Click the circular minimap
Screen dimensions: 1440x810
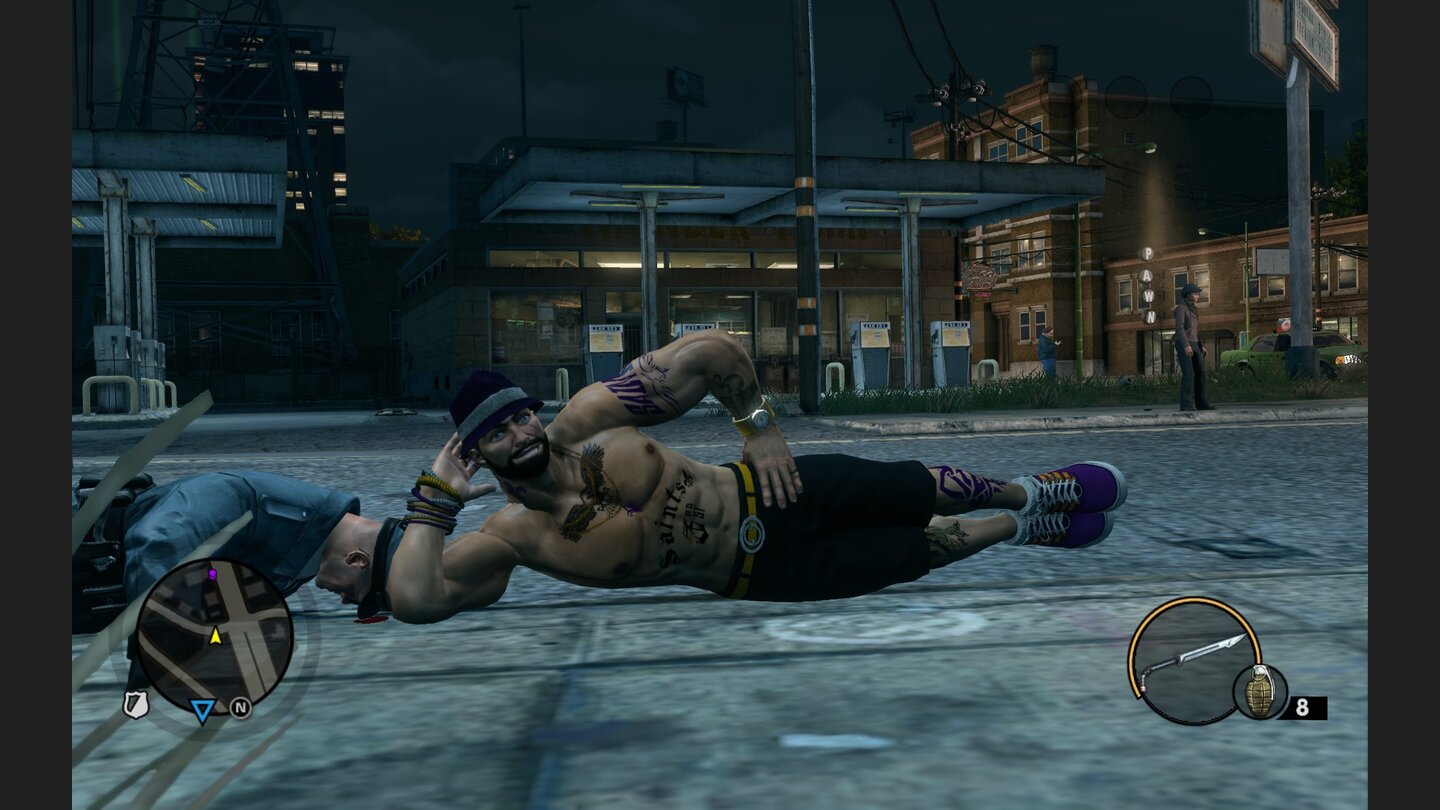(x=214, y=636)
